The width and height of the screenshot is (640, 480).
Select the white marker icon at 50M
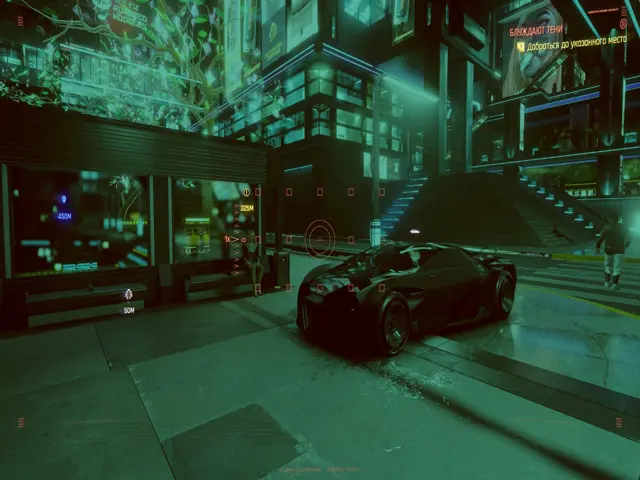point(128,294)
